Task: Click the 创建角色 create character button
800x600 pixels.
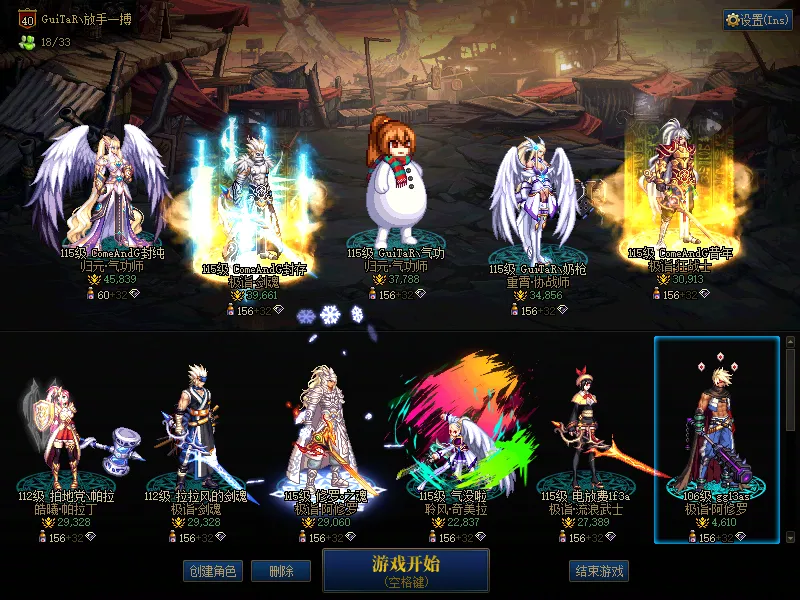Action: (x=211, y=571)
